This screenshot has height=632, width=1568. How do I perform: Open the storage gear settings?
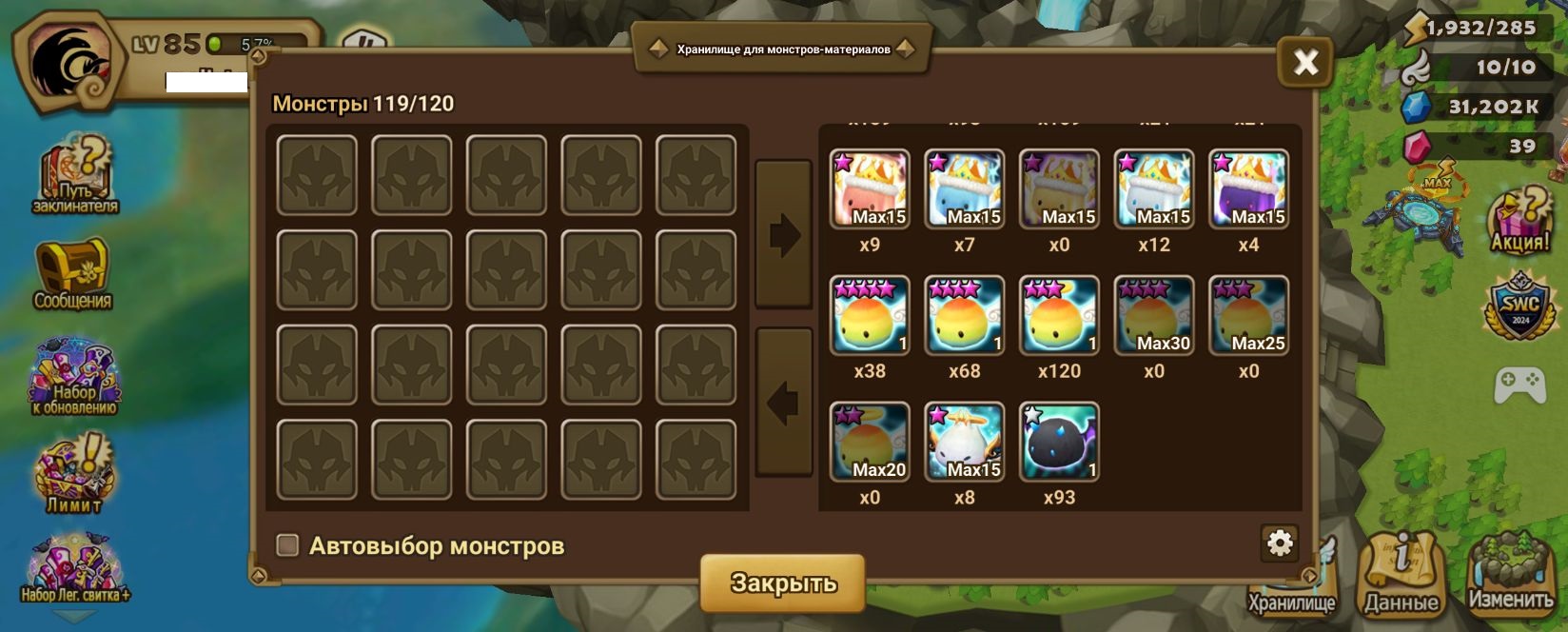click(x=1280, y=543)
